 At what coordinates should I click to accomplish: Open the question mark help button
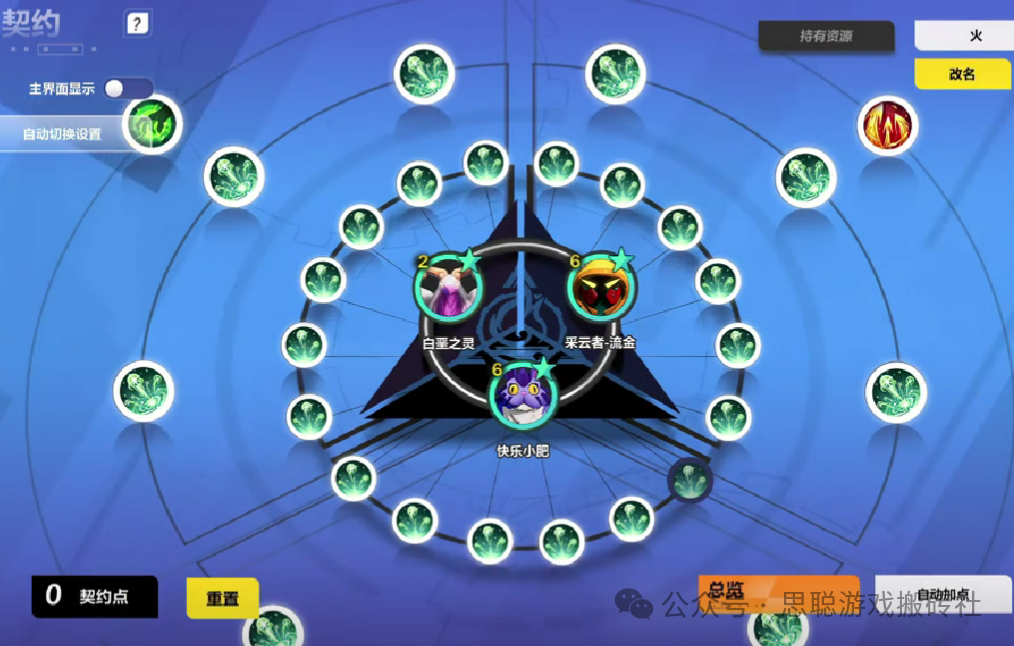pos(138,24)
